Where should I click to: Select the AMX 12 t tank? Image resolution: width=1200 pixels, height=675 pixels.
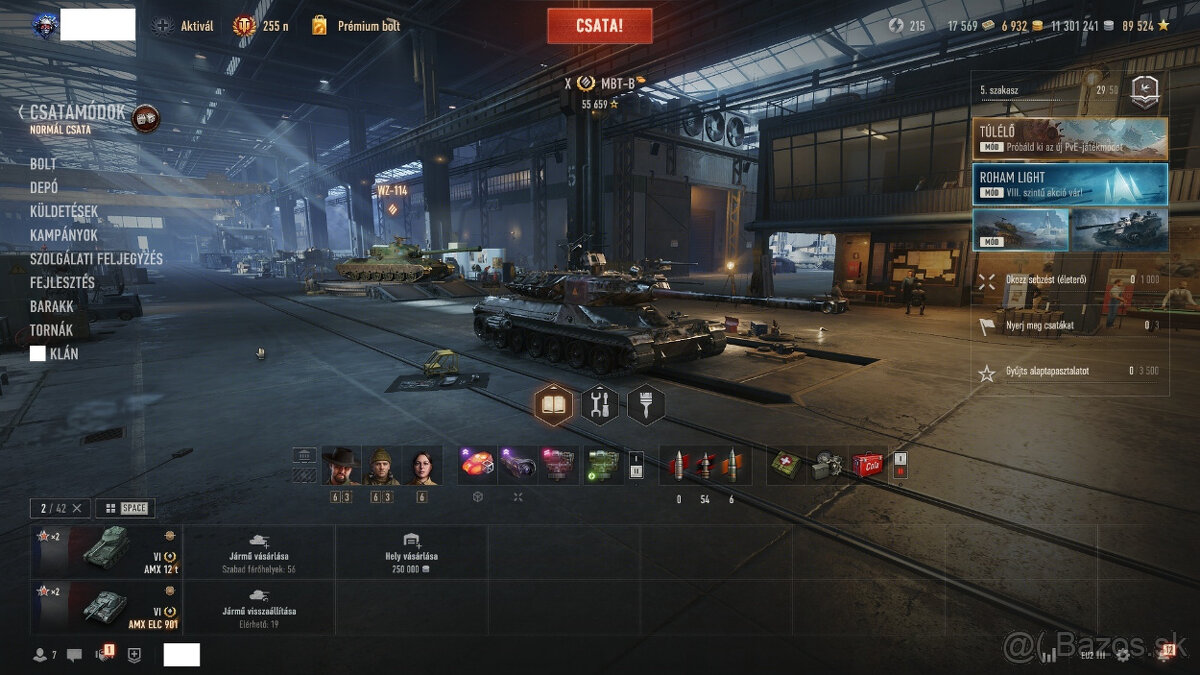coord(106,550)
